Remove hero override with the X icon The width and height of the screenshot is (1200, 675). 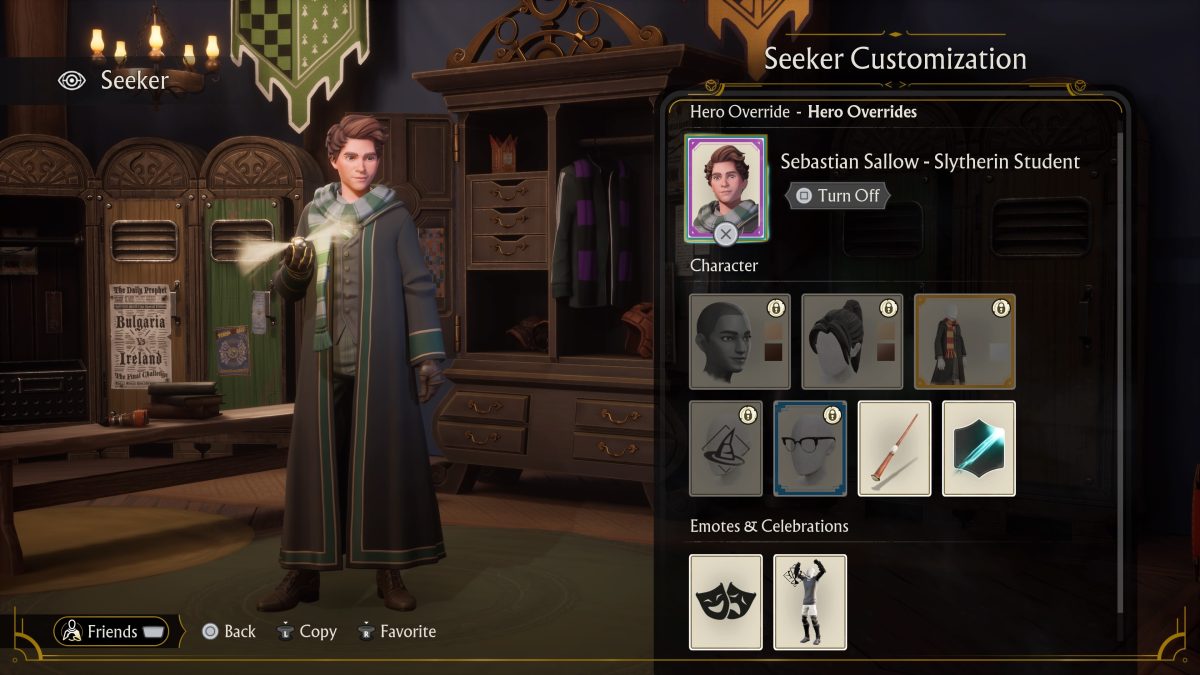point(726,235)
